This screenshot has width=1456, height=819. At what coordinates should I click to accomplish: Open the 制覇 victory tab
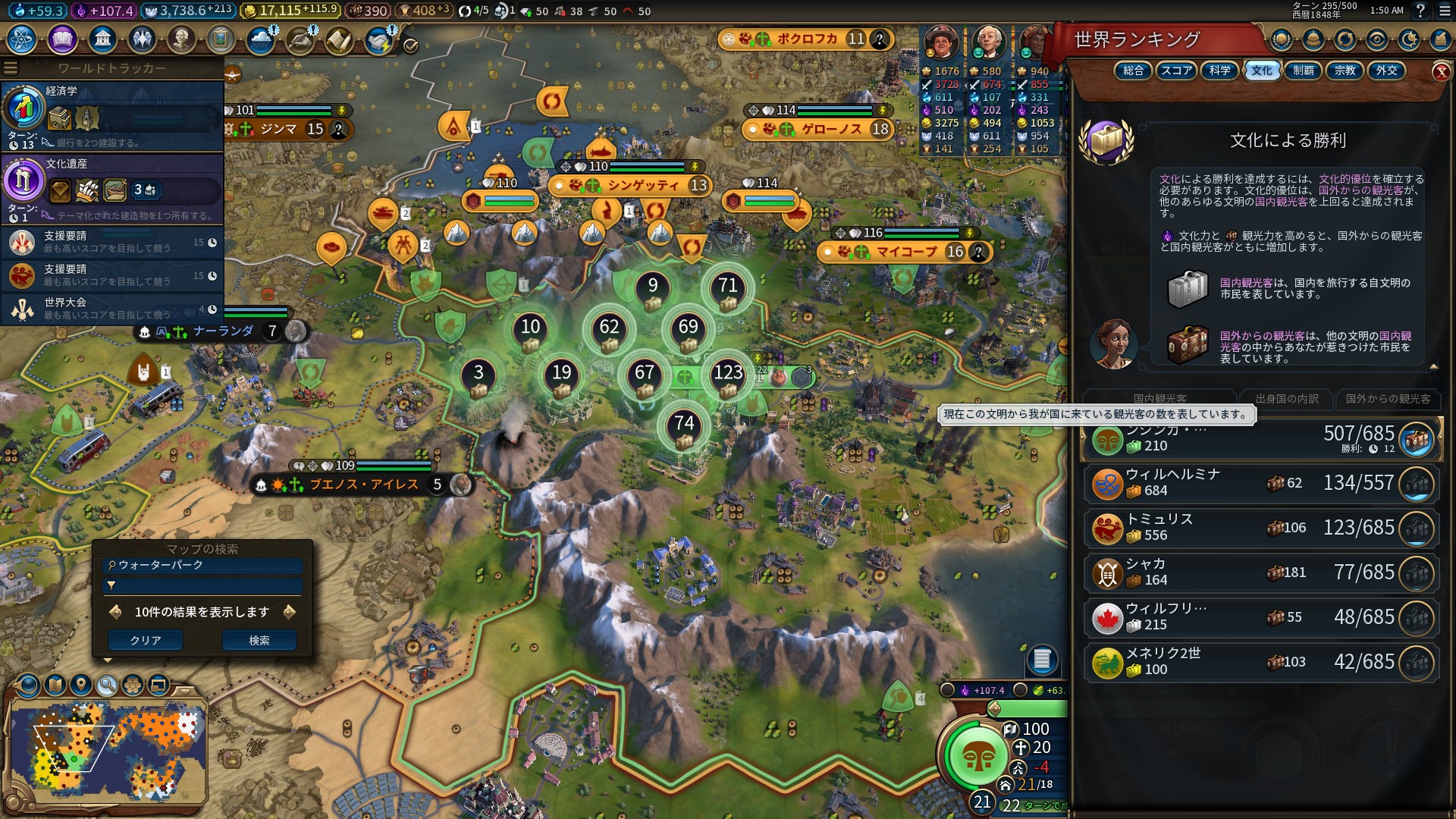(1303, 71)
